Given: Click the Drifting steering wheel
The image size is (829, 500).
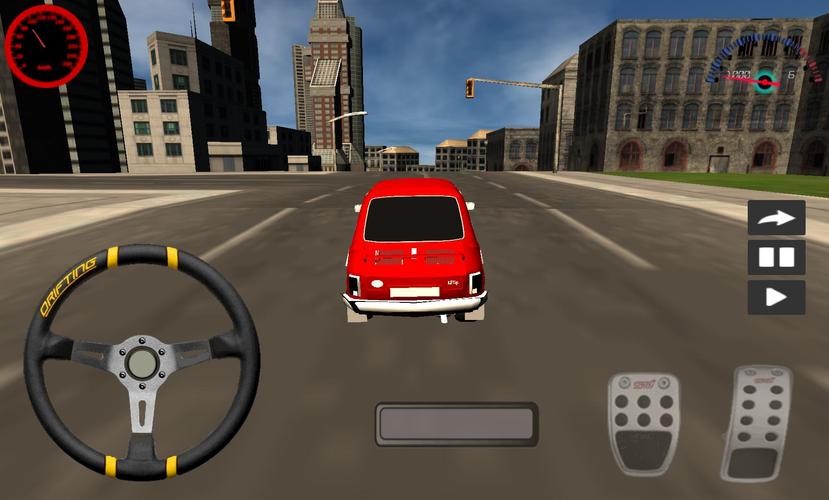Looking at the screenshot, I should [x=141, y=362].
